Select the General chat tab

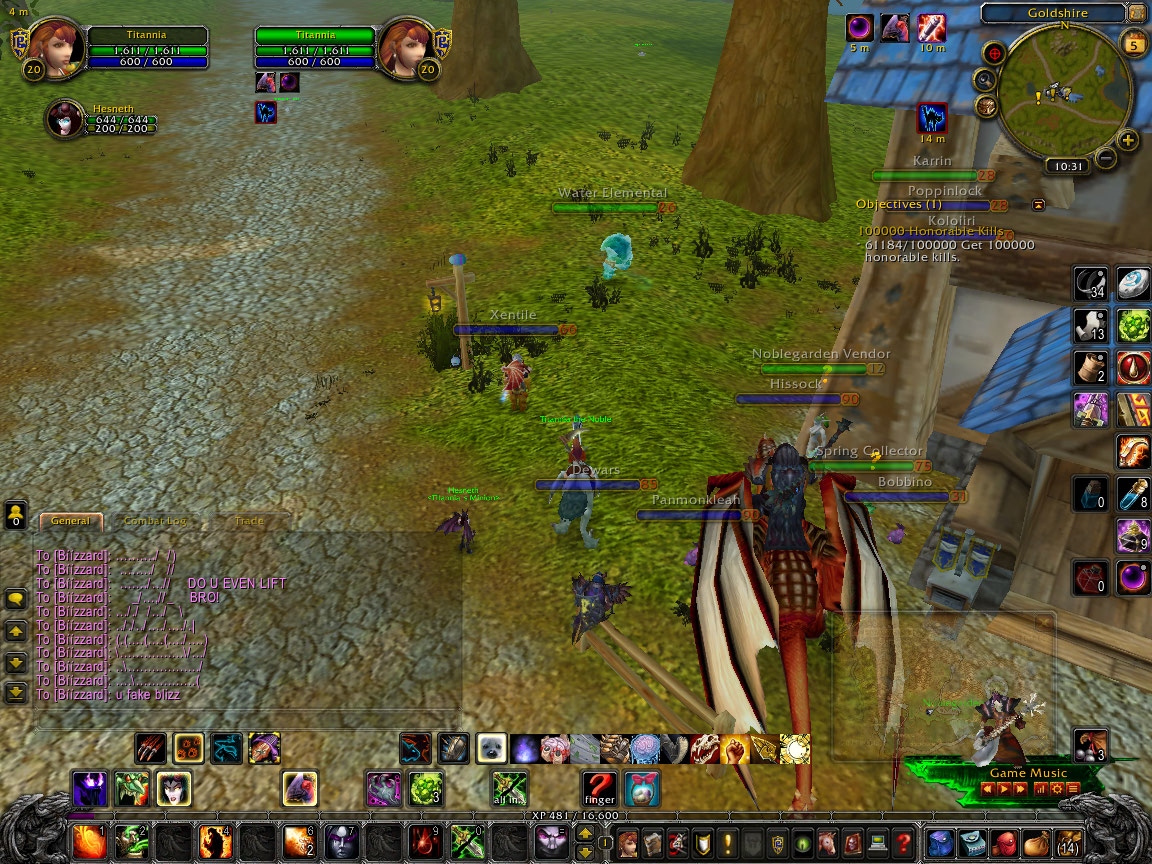(71, 521)
